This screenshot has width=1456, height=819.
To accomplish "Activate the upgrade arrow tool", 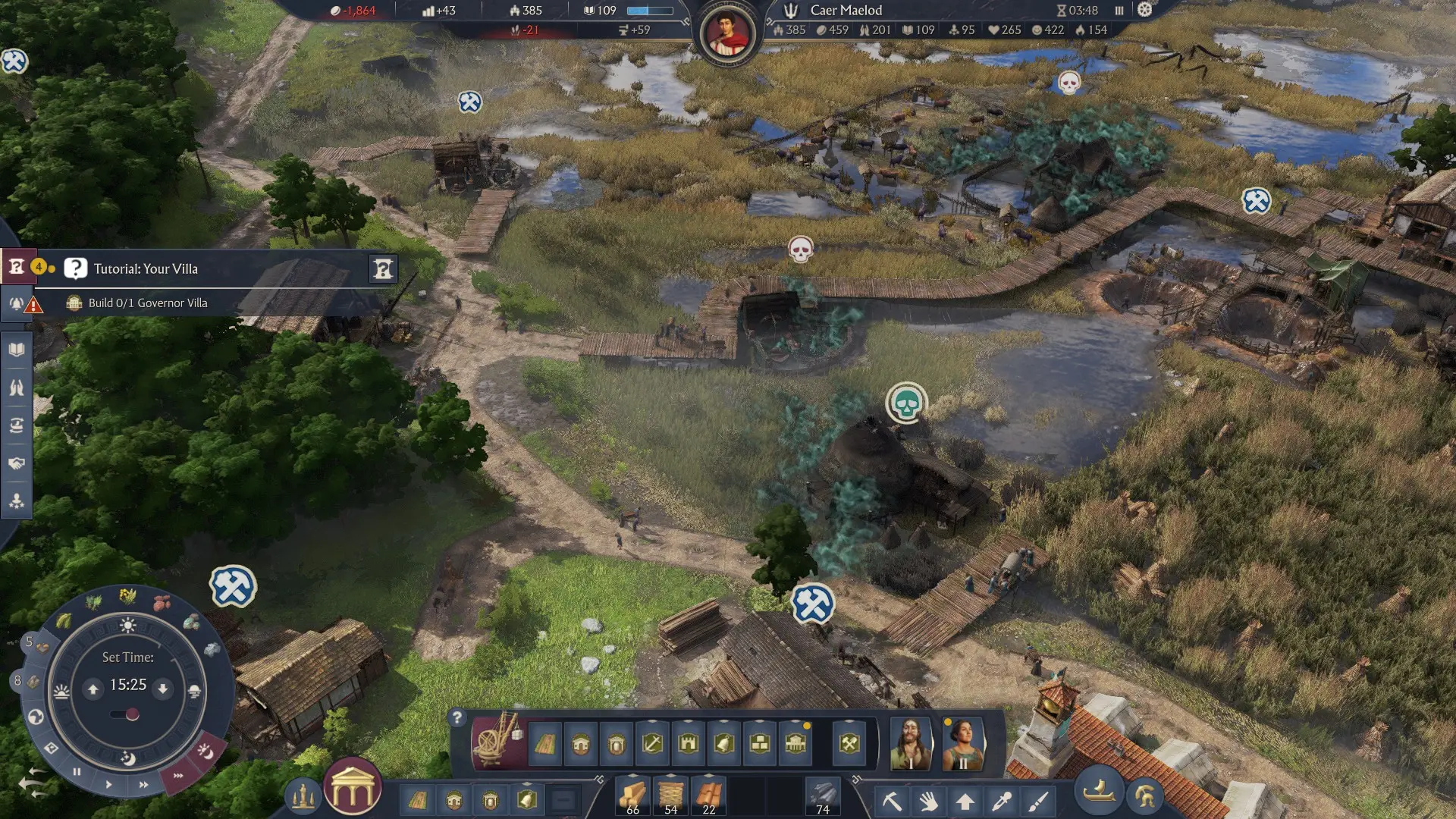I will tap(965, 801).
